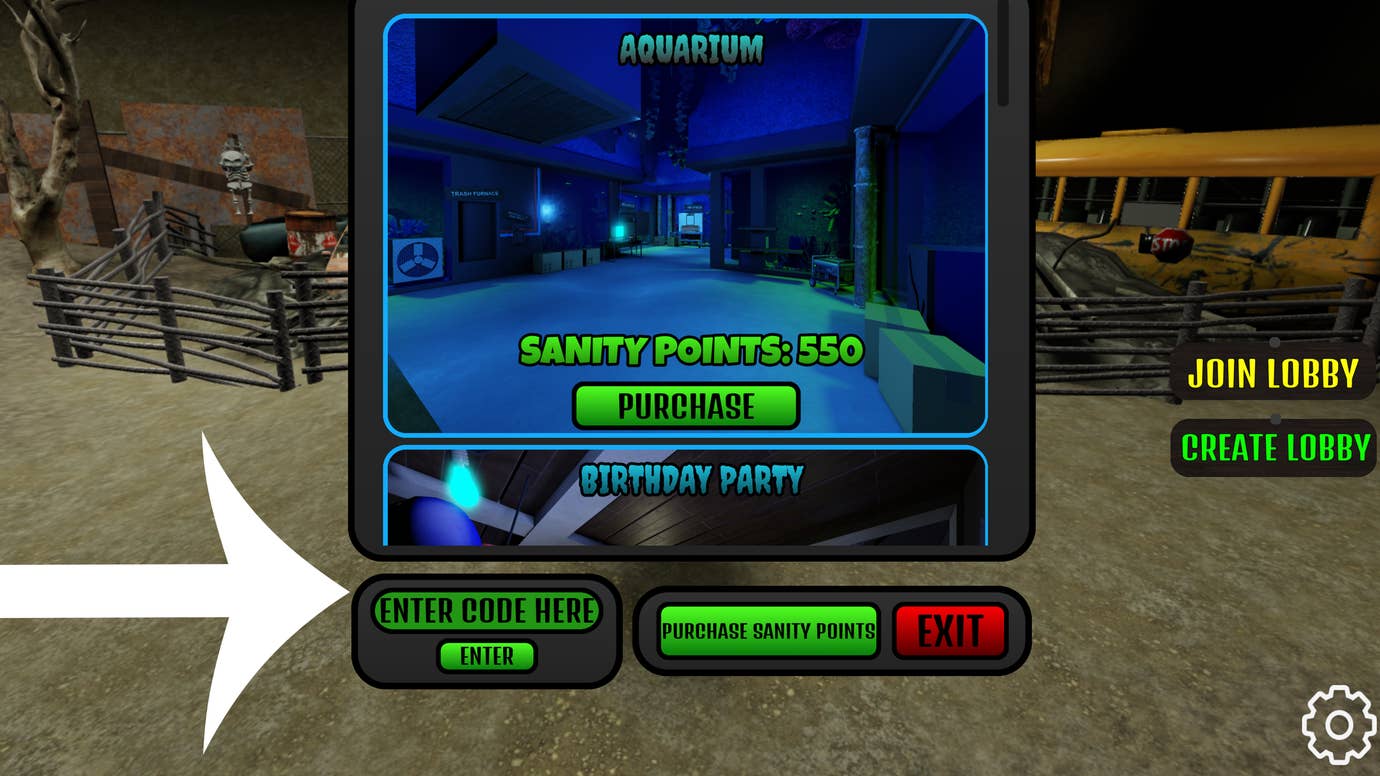Viewport: 1380px width, 776px height.
Task: Open Purchase Sanity Points store
Action: coord(768,630)
